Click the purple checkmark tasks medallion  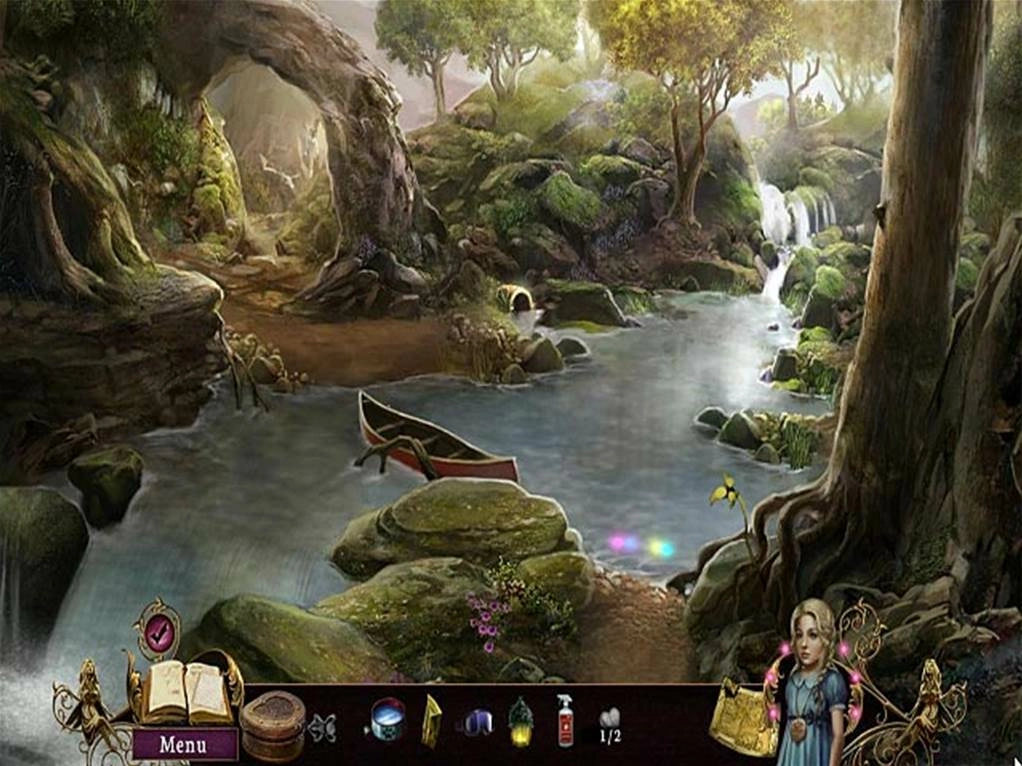157,631
